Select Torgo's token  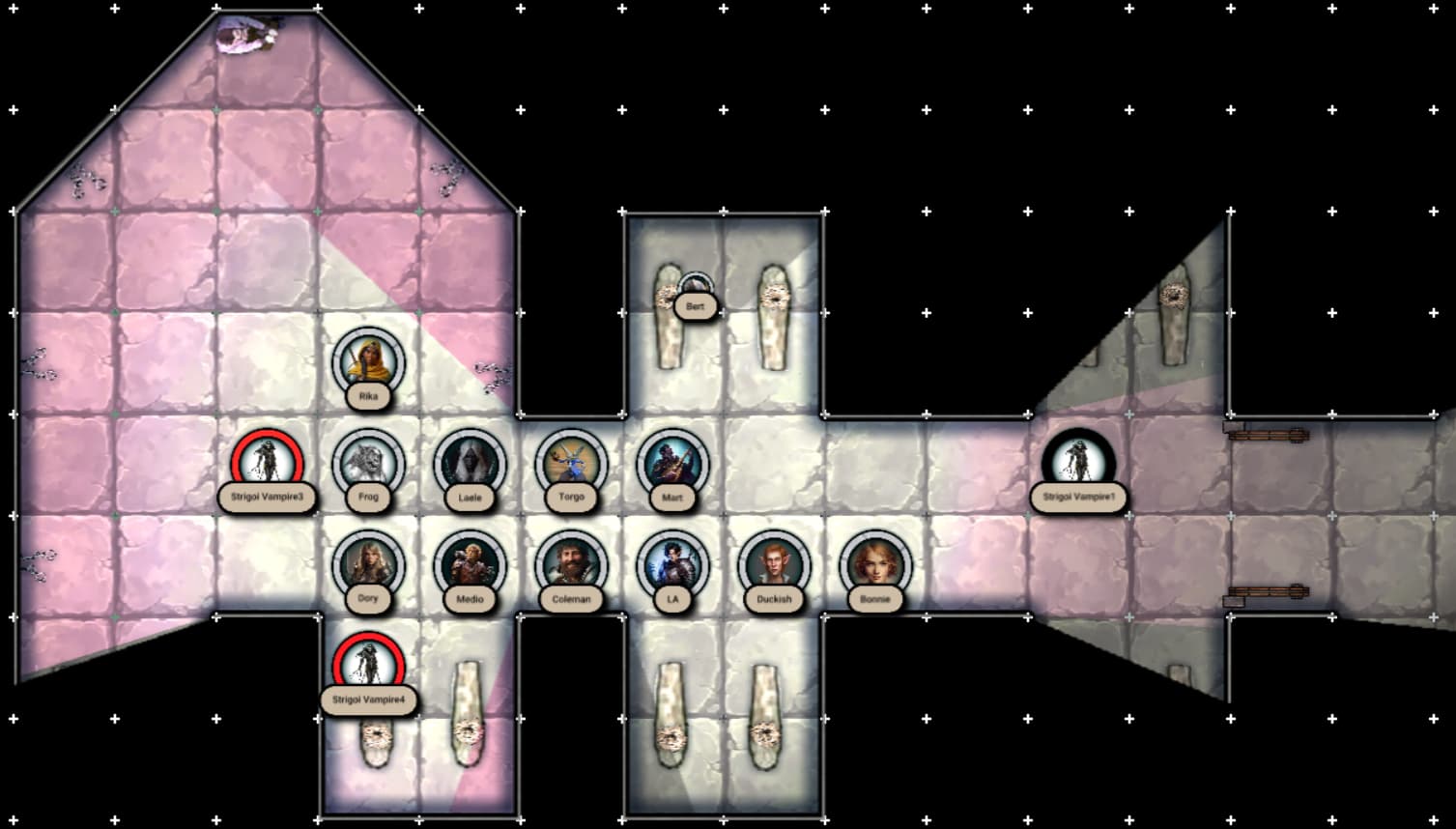pos(571,464)
